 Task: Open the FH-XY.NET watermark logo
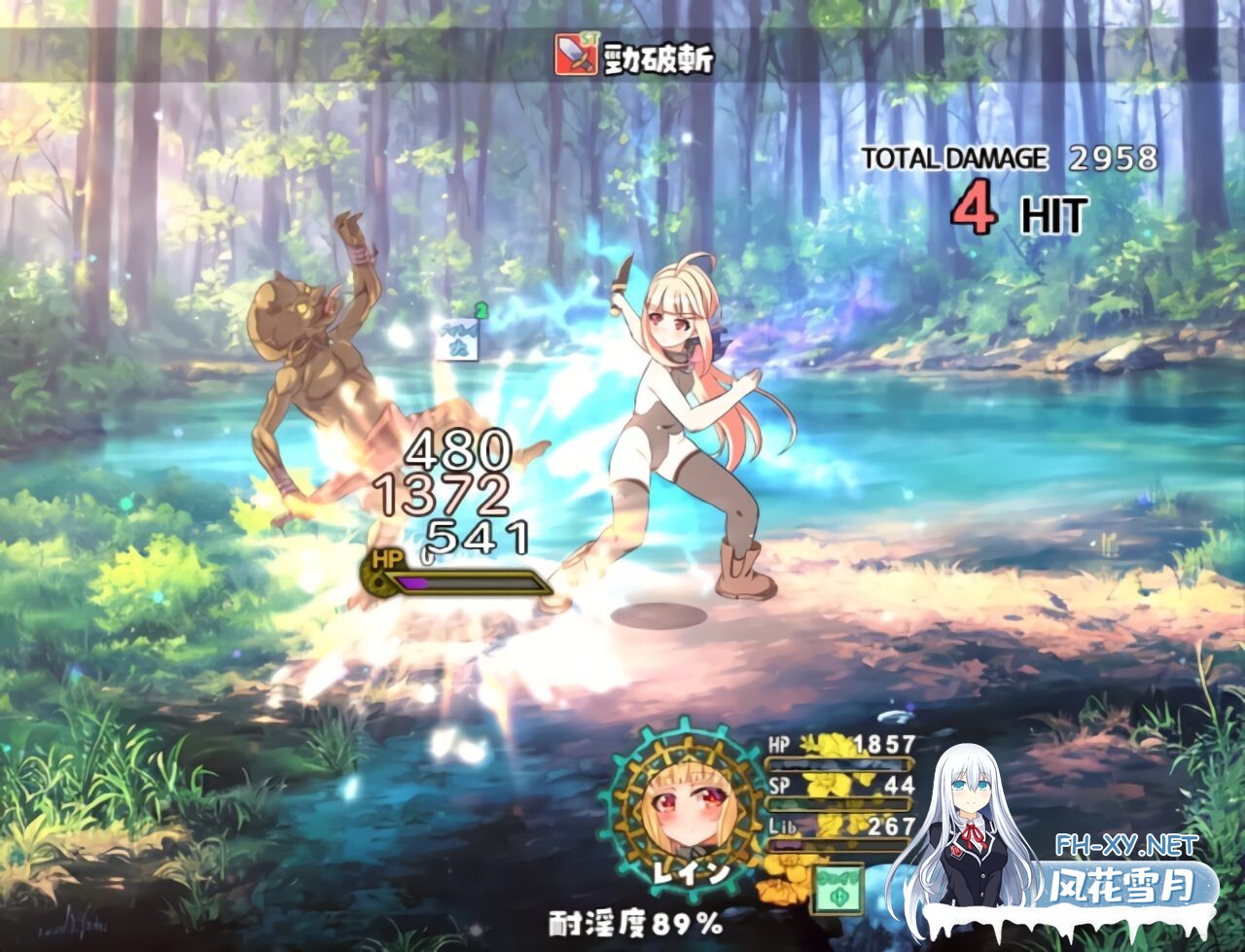tap(1128, 844)
